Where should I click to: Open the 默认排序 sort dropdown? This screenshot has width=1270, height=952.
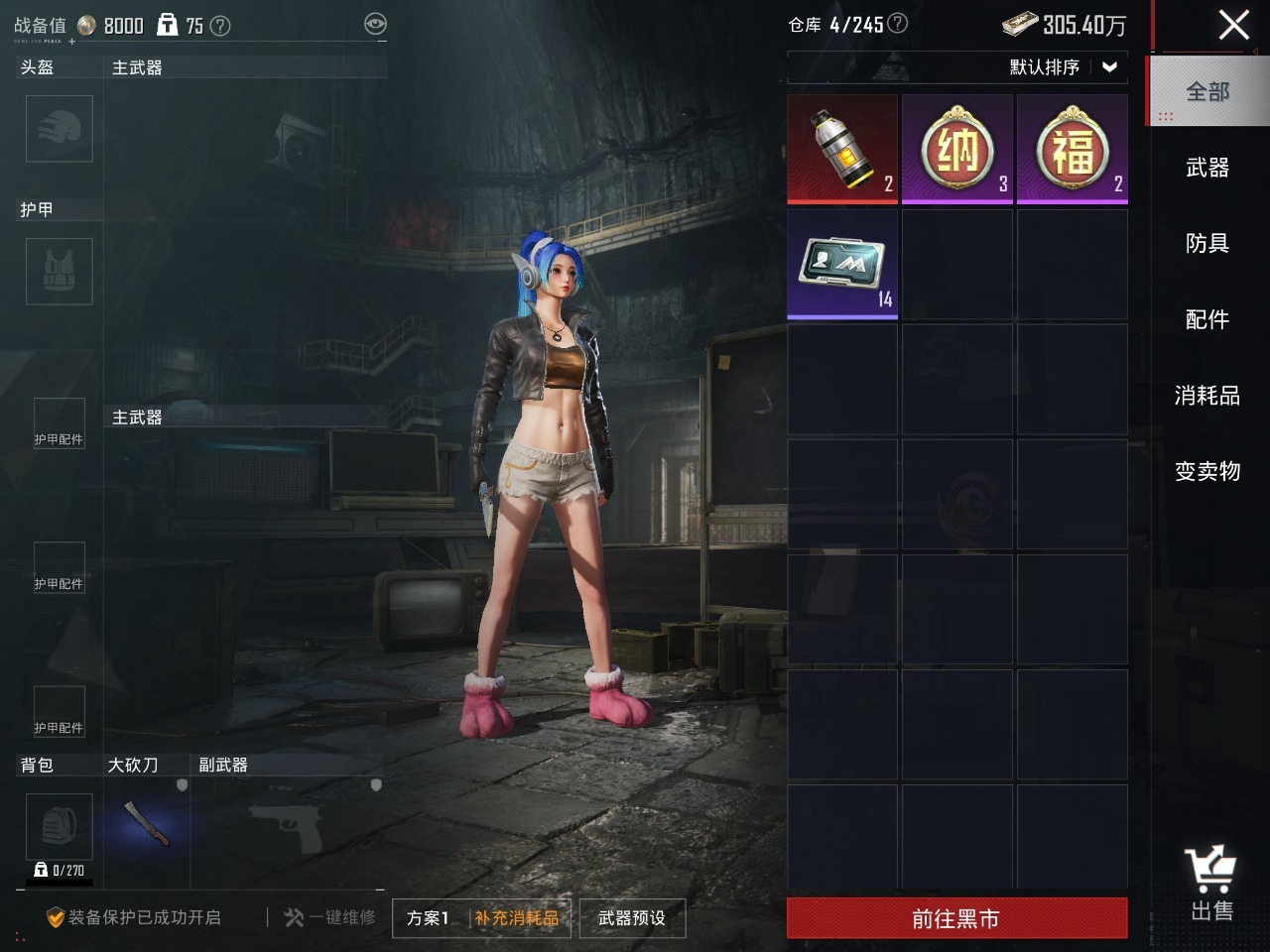tap(1064, 67)
